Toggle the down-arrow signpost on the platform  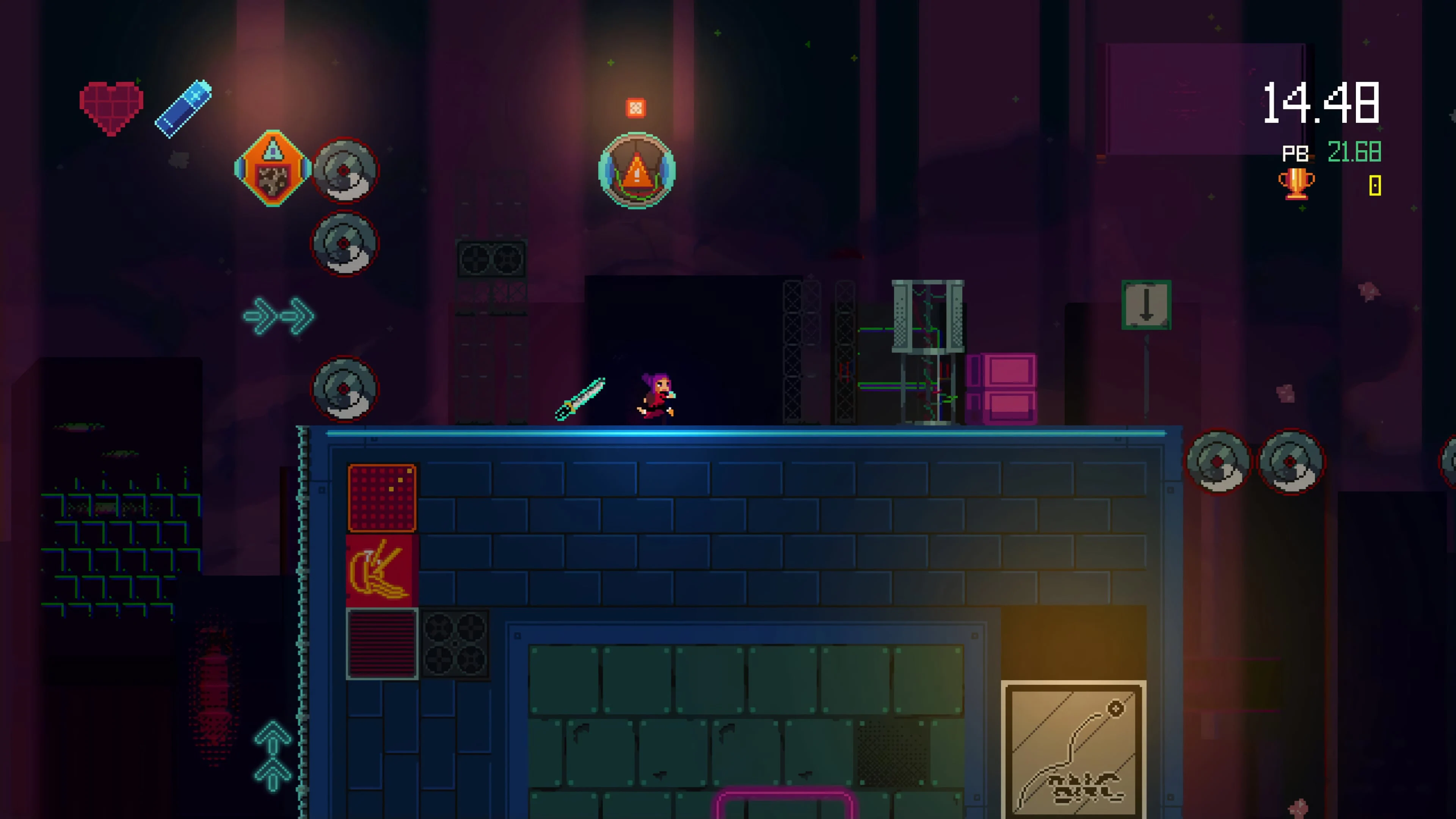(x=1146, y=305)
